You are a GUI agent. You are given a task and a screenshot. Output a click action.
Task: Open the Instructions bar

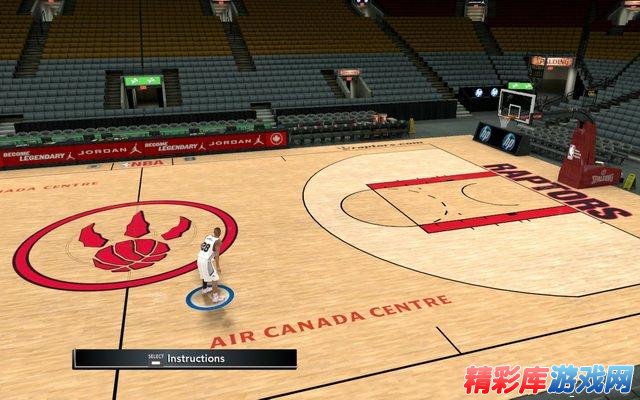click(x=185, y=358)
